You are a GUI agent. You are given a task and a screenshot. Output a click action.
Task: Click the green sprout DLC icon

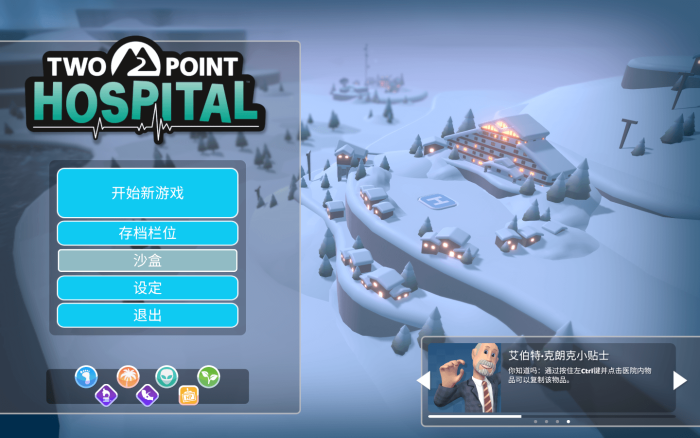click(208, 376)
